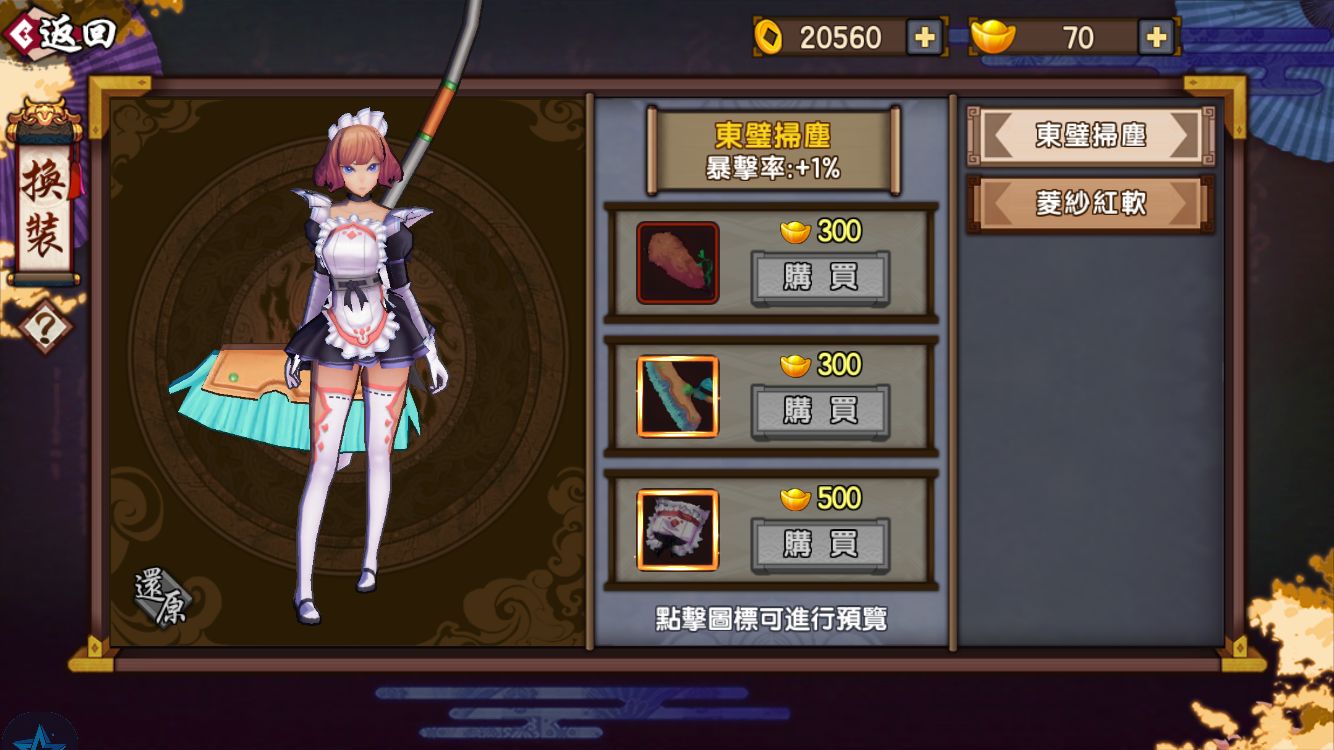Image resolution: width=1334 pixels, height=750 pixels.
Task: Buy the first 300-ingot item with 購買
Action: pos(820,278)
